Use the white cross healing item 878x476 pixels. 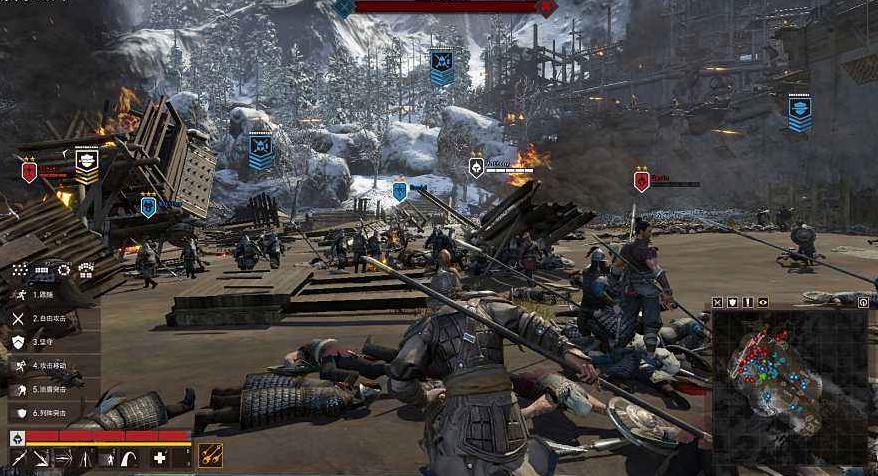pyautogui.click(x=160, y=458)
